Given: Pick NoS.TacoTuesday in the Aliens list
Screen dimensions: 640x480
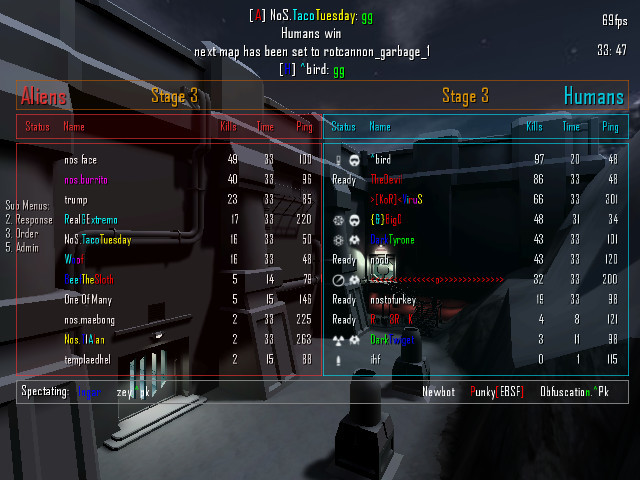Looking at the screenshot, I should 97,239.
